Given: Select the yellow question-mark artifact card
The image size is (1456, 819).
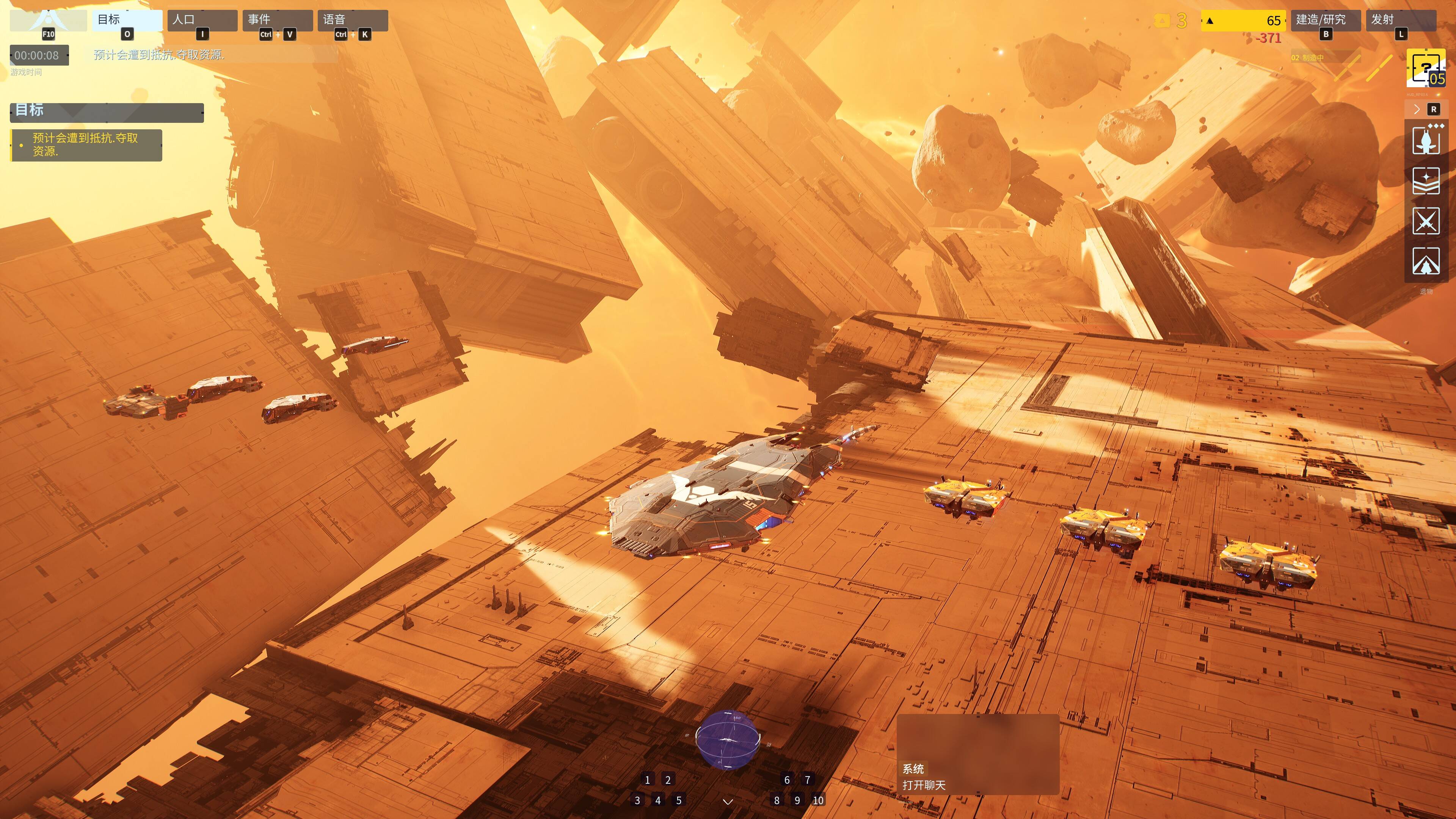Looking at the screenshot, I should tap(1426, 68).
